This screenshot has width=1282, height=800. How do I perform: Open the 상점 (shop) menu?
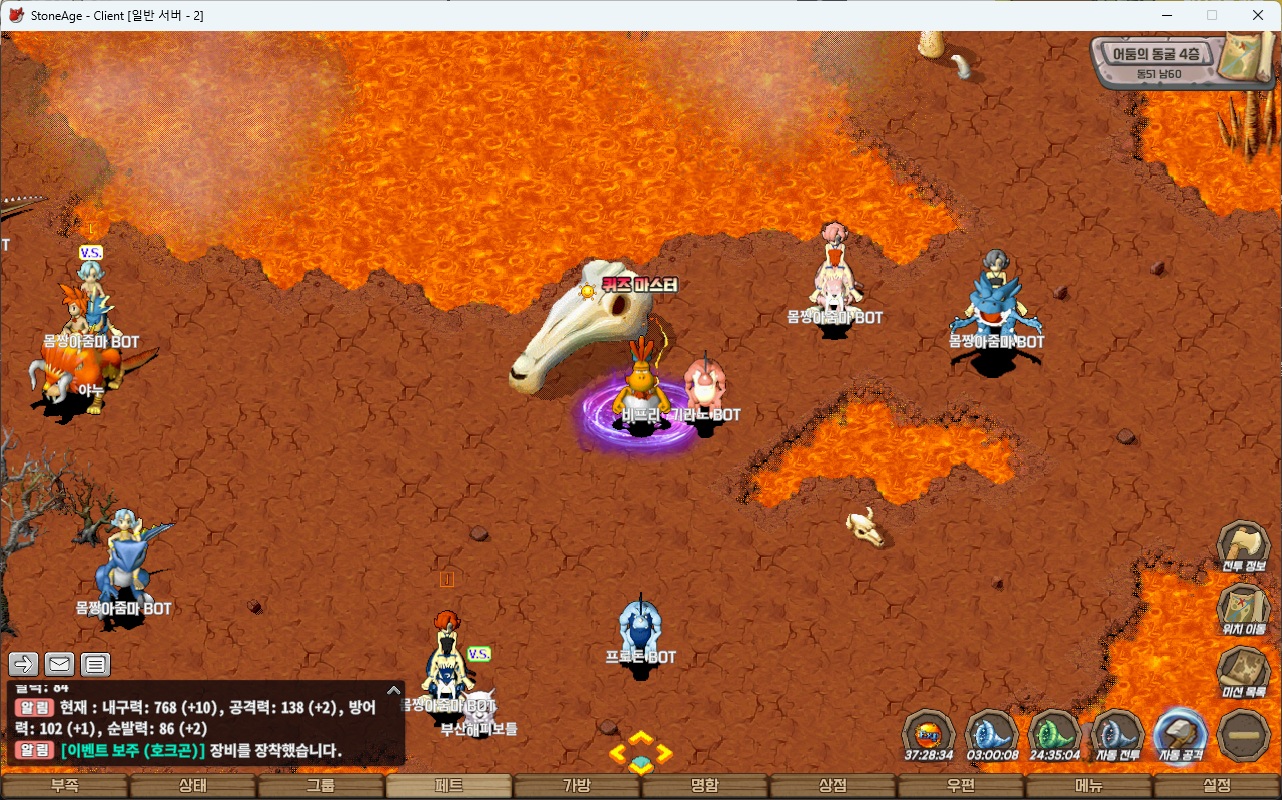point(833,786)
